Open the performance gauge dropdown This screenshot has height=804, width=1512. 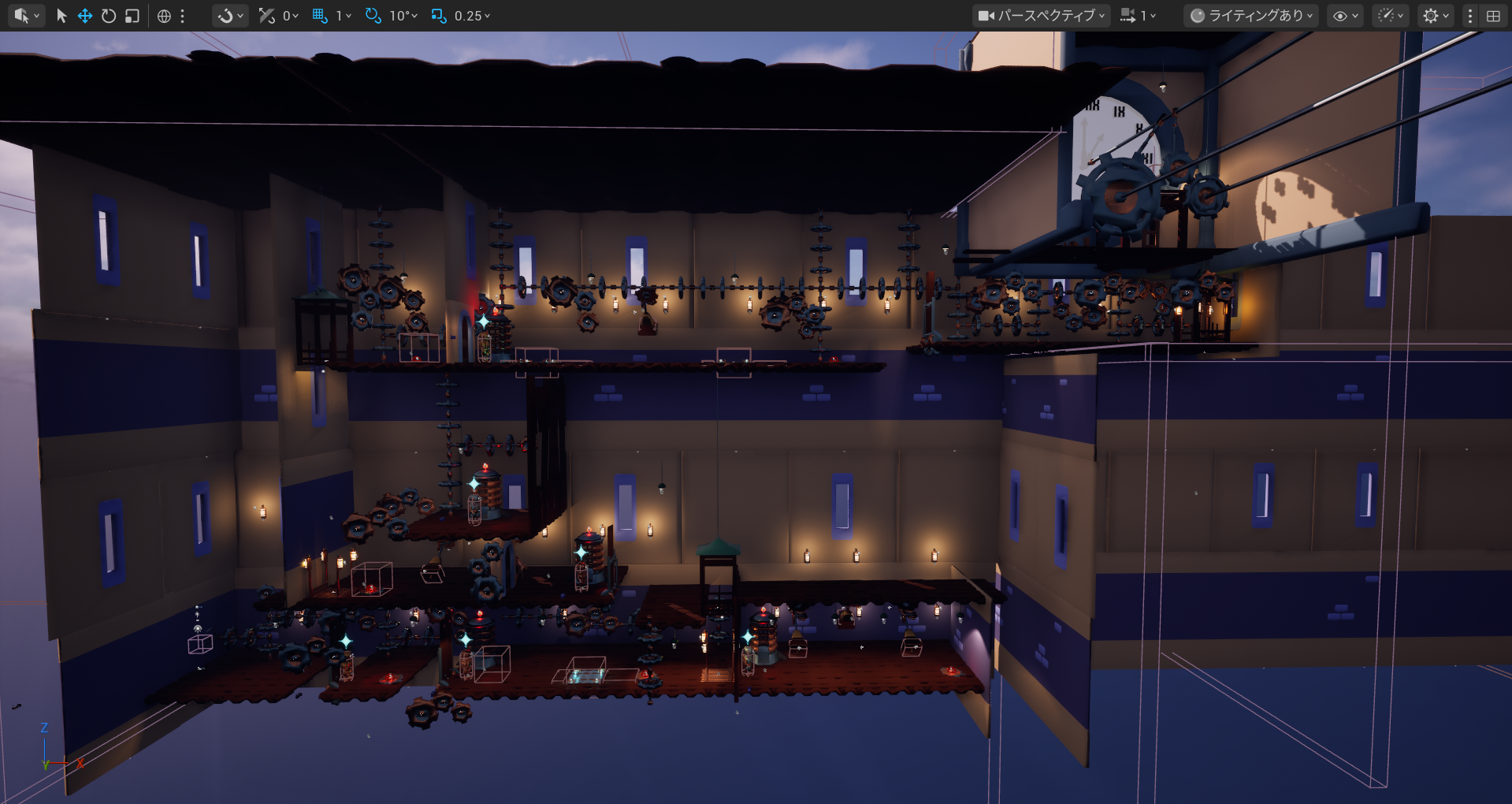[x=1390, y=16]
